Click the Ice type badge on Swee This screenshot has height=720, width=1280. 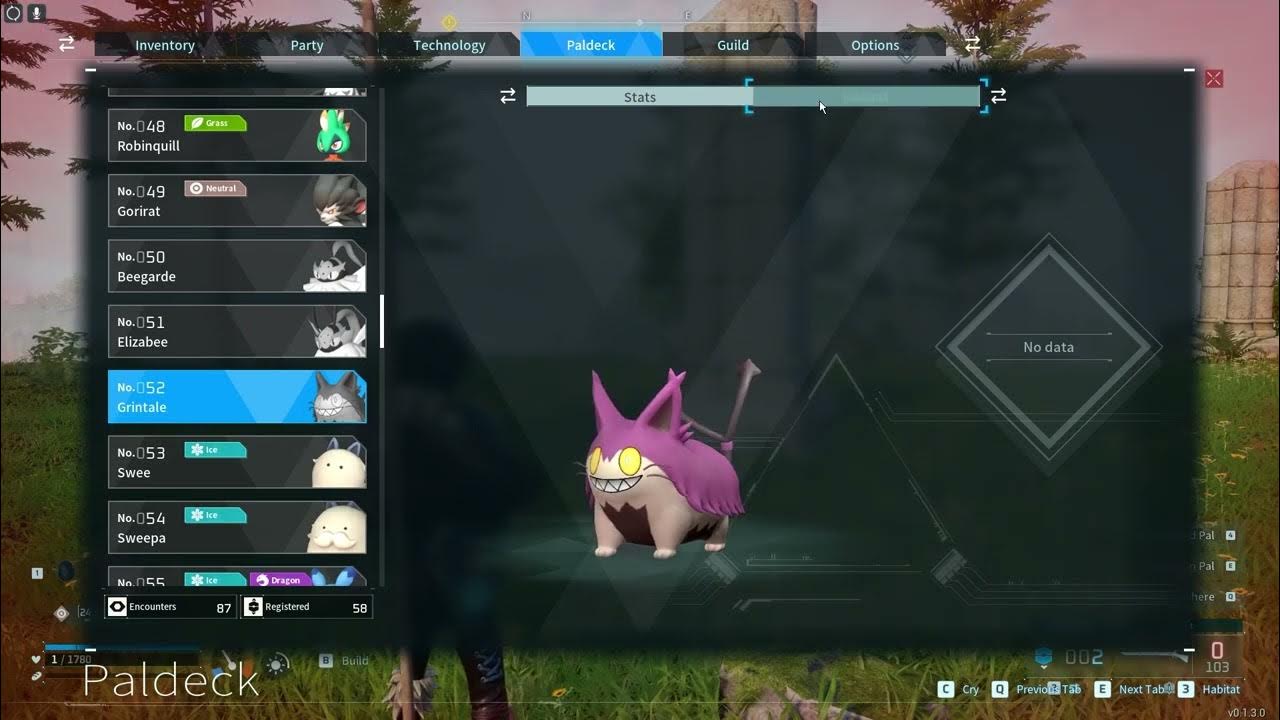214,449
